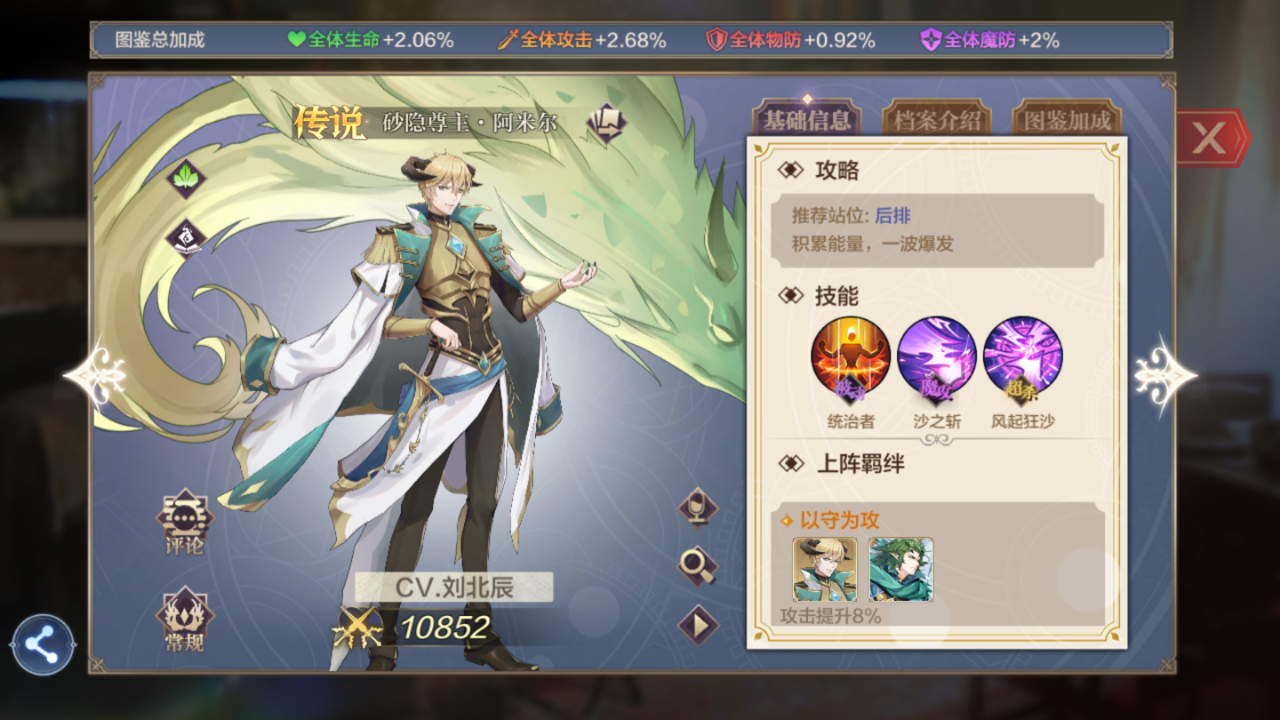1280x720 pixels.
Task: Click the magnifier zoom icon
Action: point(697,566)
